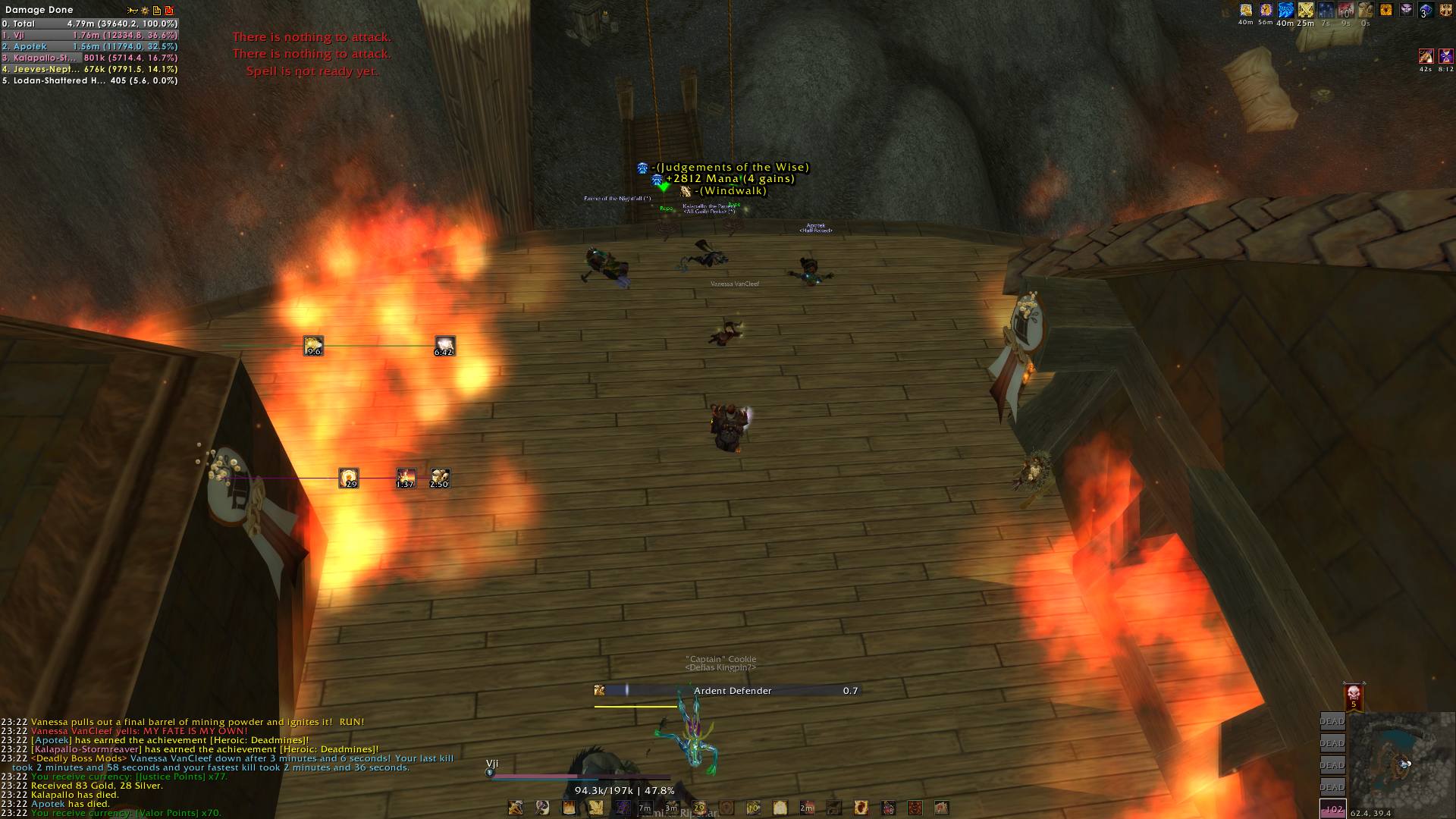Select the selected party frame showing -102
The image size is (1456, 819).
1332,809
